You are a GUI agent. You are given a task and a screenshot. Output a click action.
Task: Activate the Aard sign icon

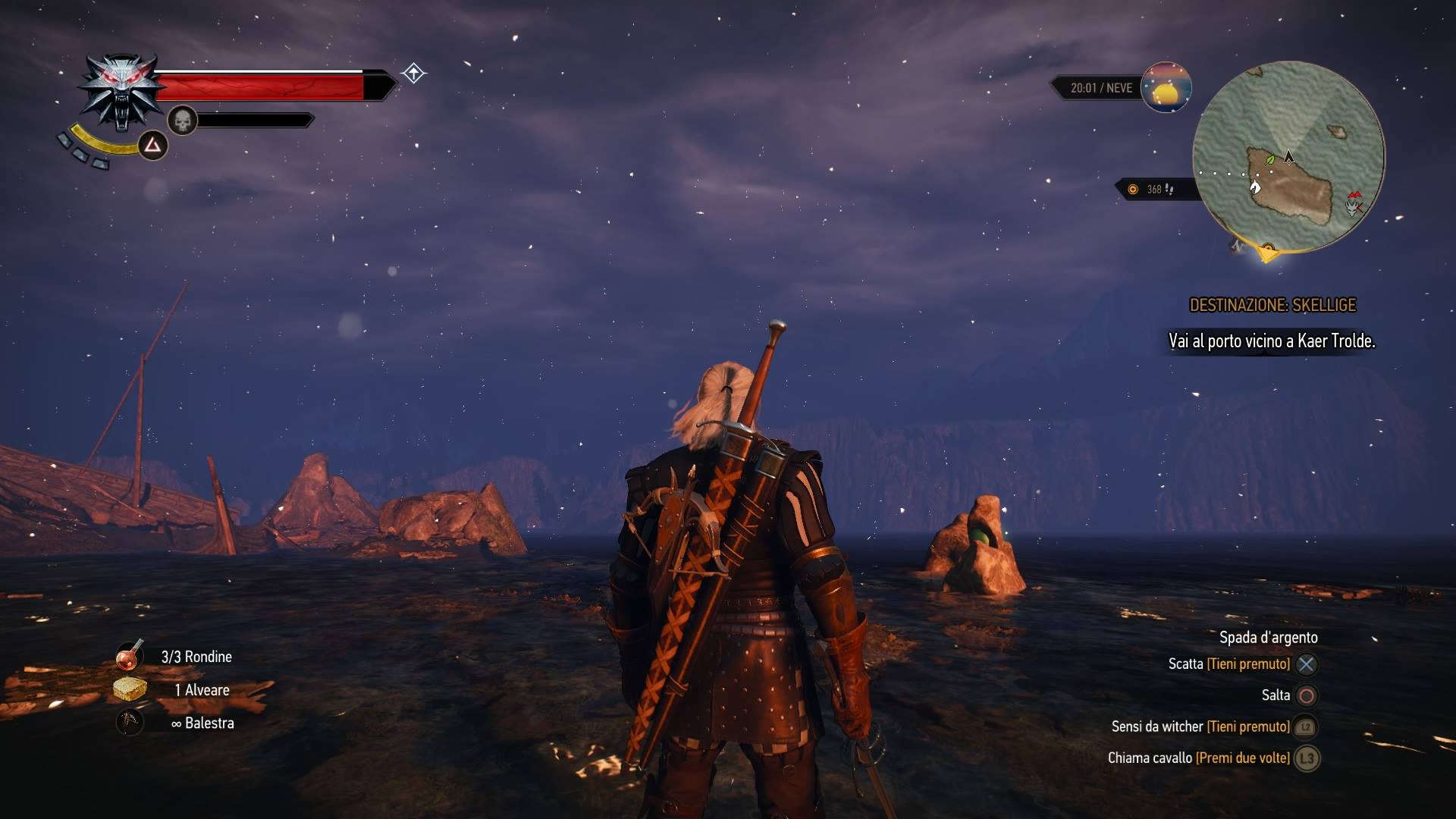coord(152,144)
